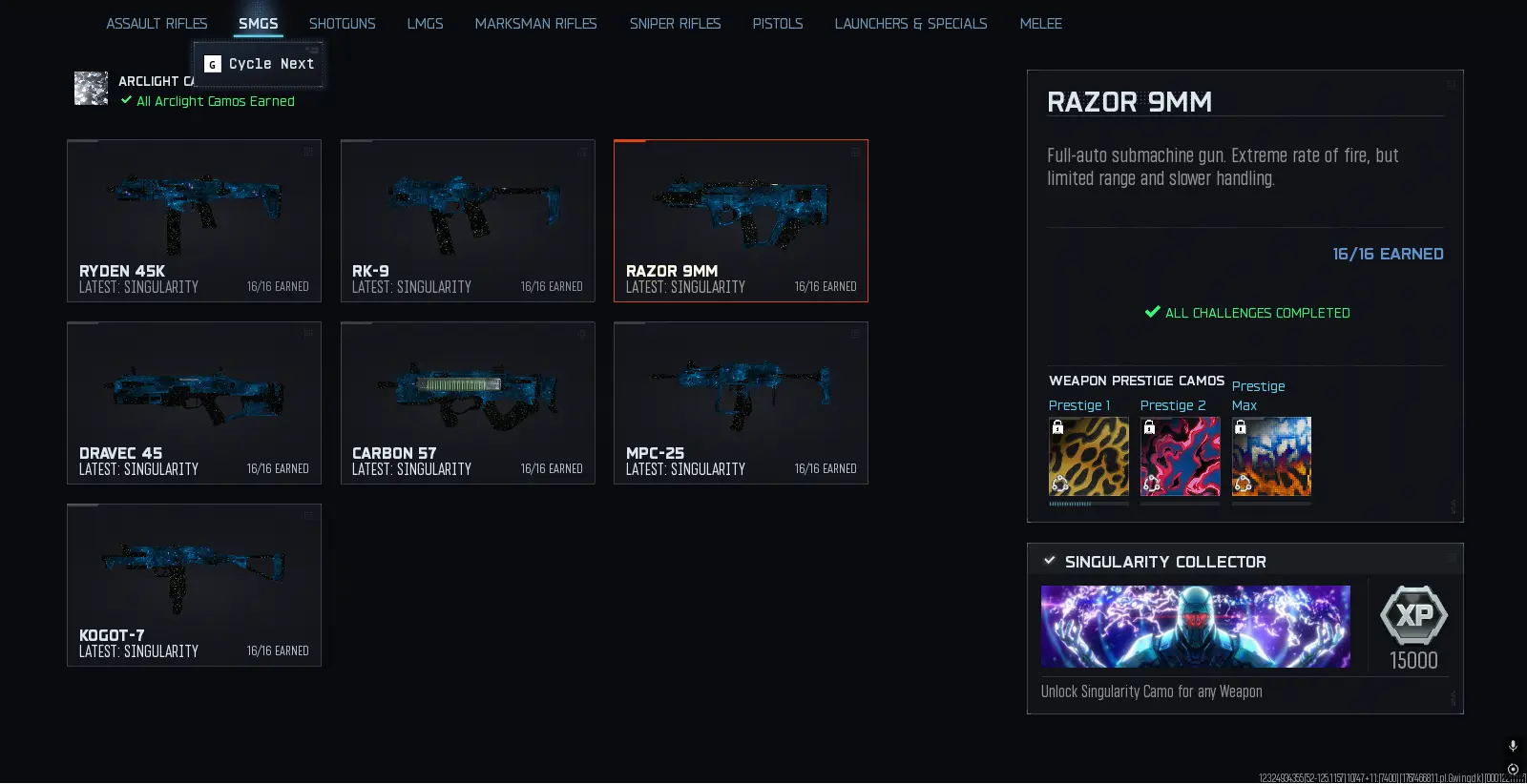
Task: Click the All Arclight Camos Earned checkmark
Action: coord(125,101)
